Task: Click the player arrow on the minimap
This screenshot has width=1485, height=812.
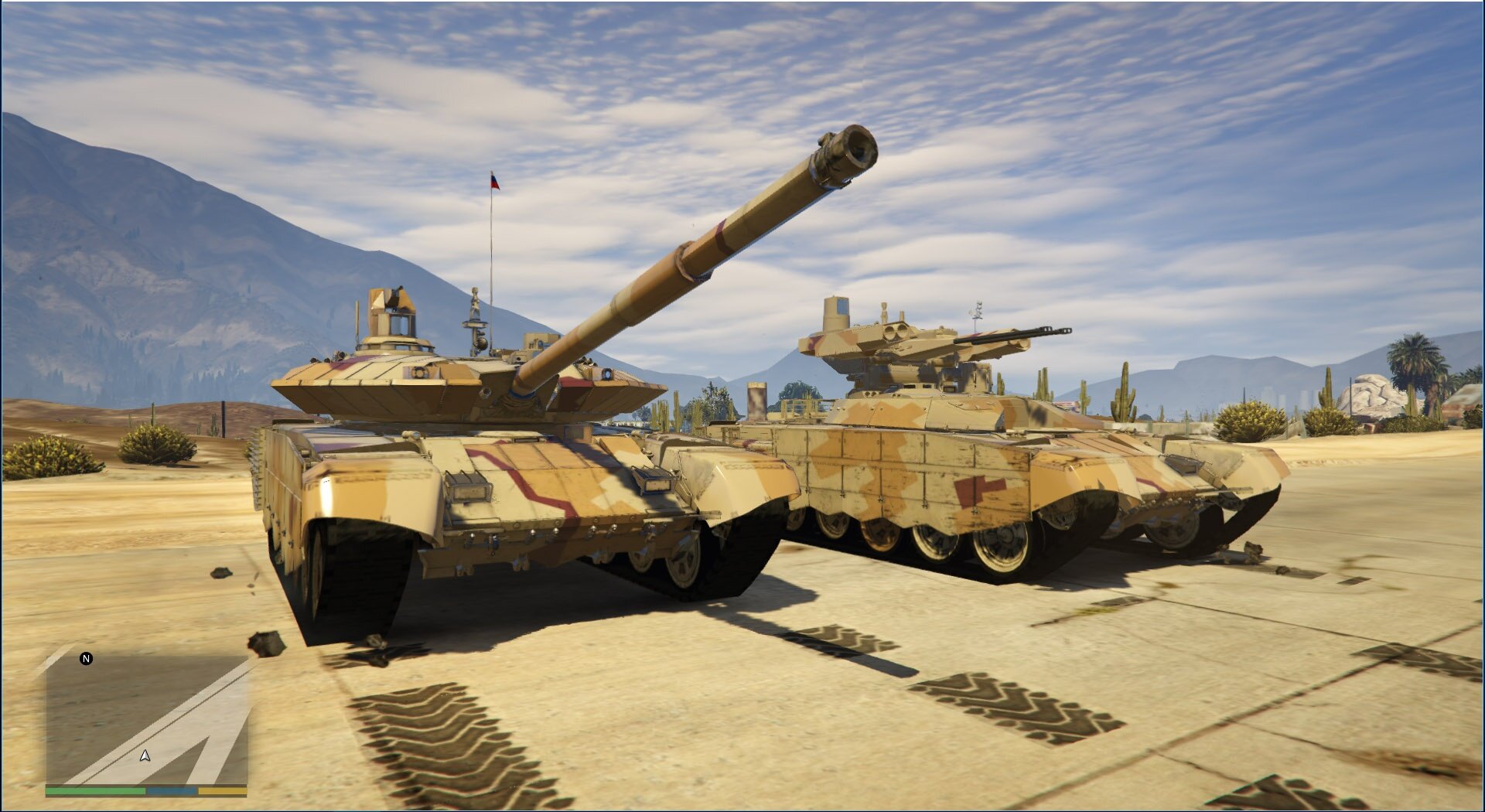Action: 145,756
